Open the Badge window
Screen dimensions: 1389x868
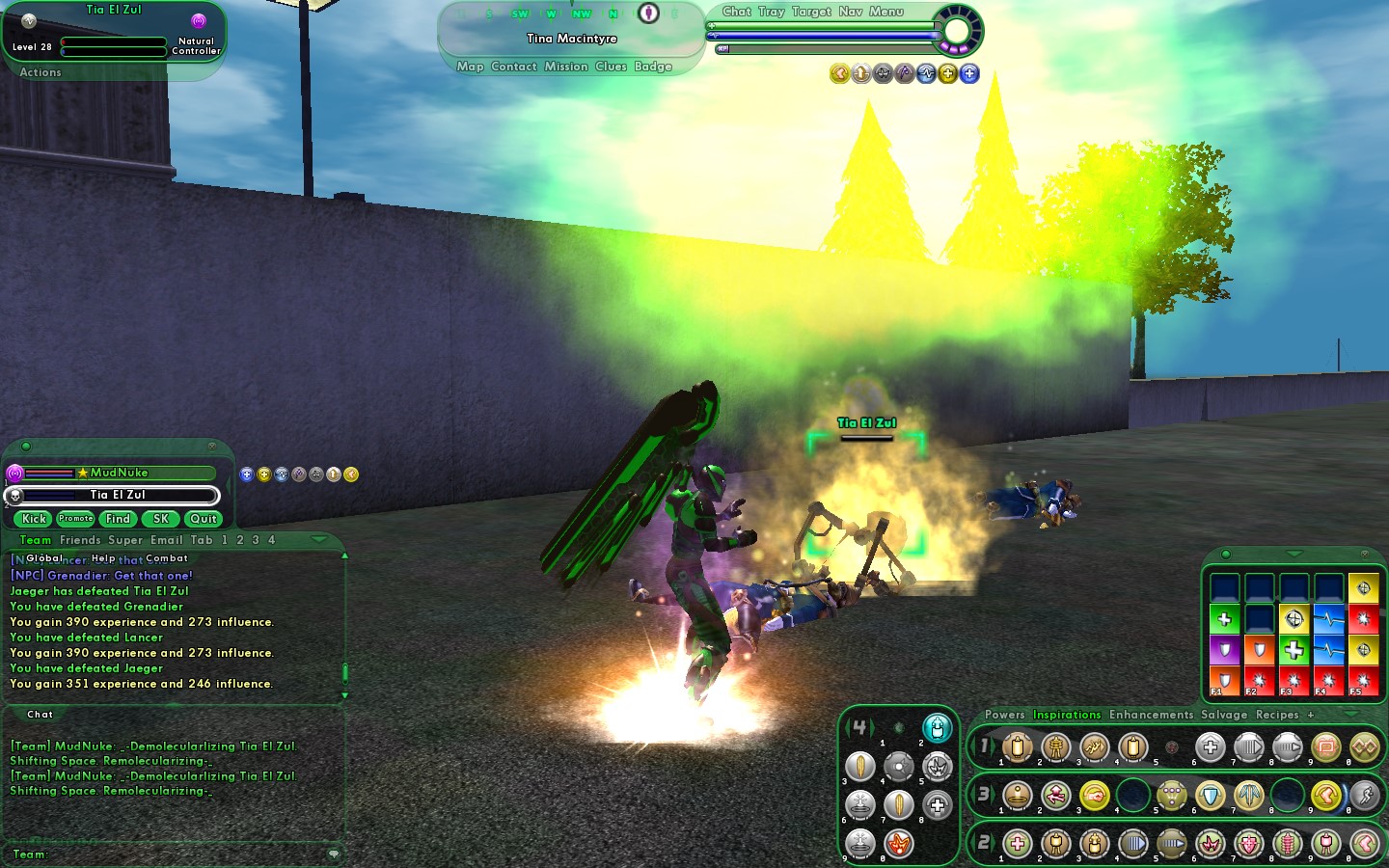click(653, 67)
